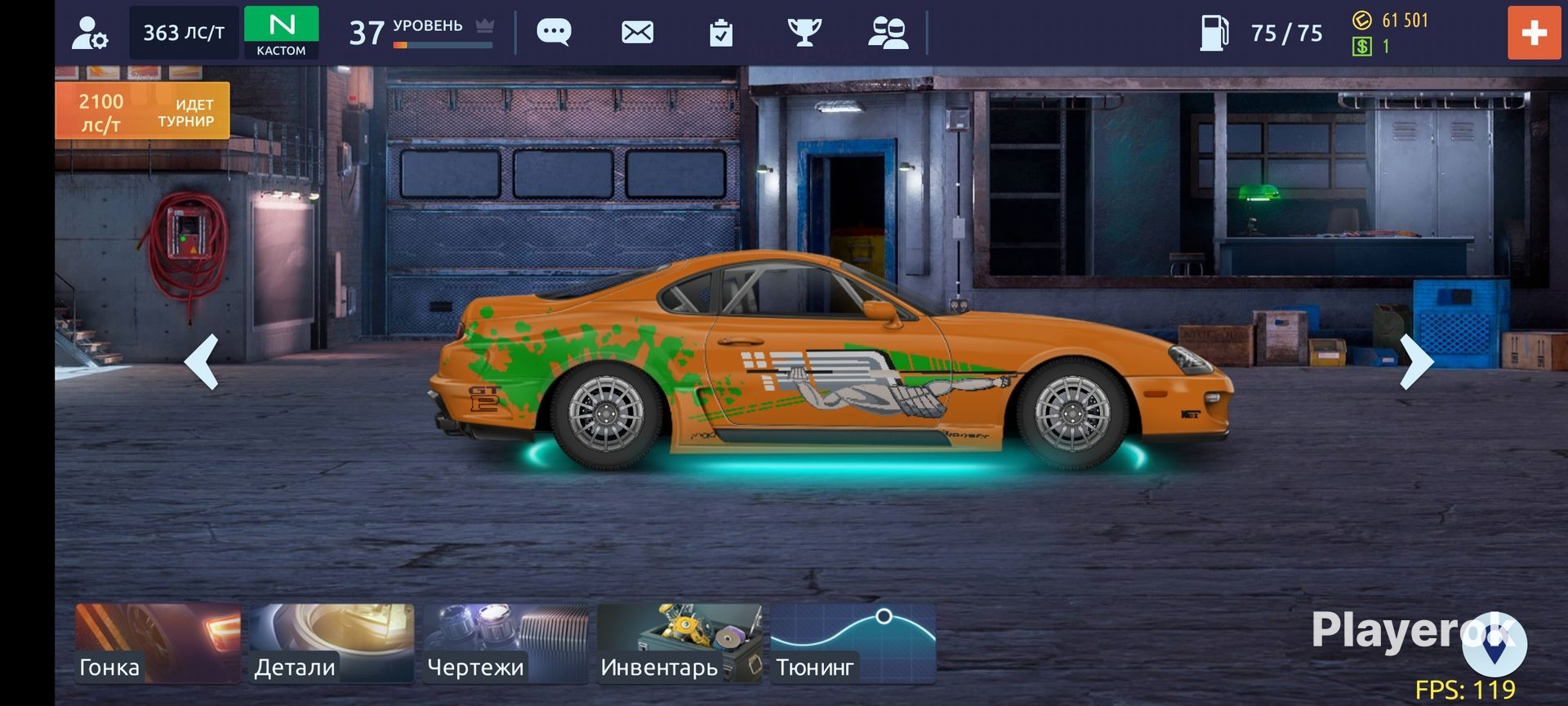Open the 2100 лс/т tournament banner

pyautogui.click(x=143, y=111)
